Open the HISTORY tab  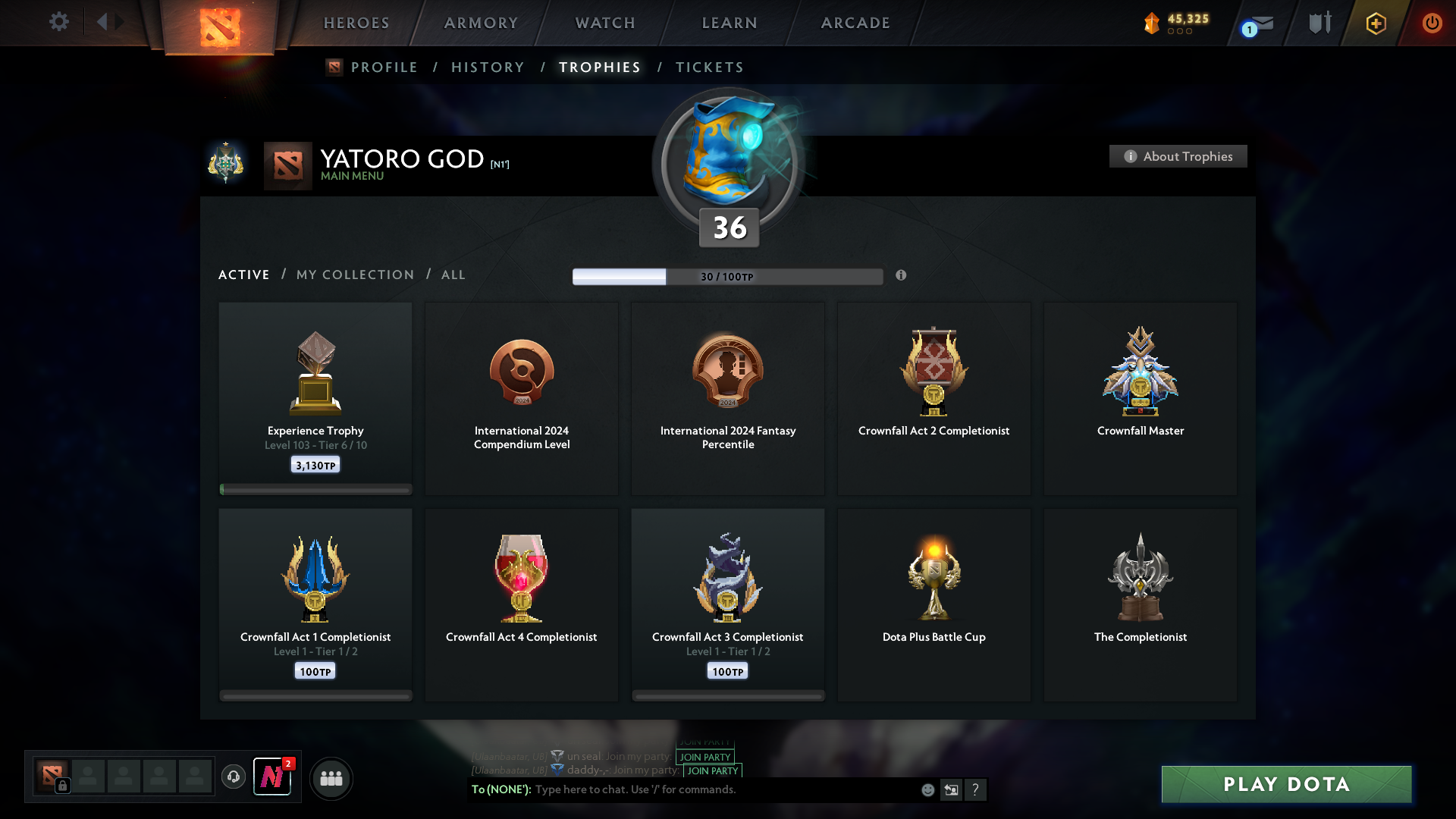[487, 67]
